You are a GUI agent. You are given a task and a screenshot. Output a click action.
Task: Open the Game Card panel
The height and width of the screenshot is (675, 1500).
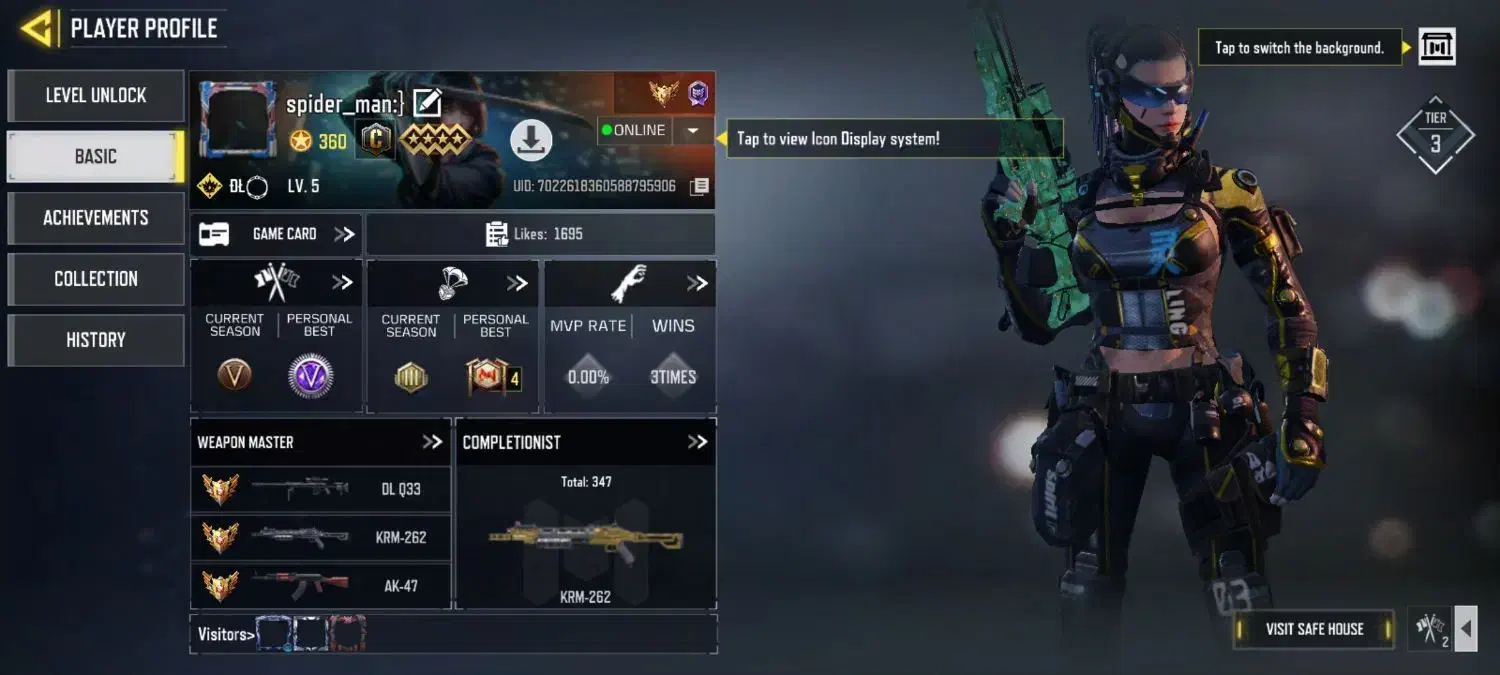[277, 234]
